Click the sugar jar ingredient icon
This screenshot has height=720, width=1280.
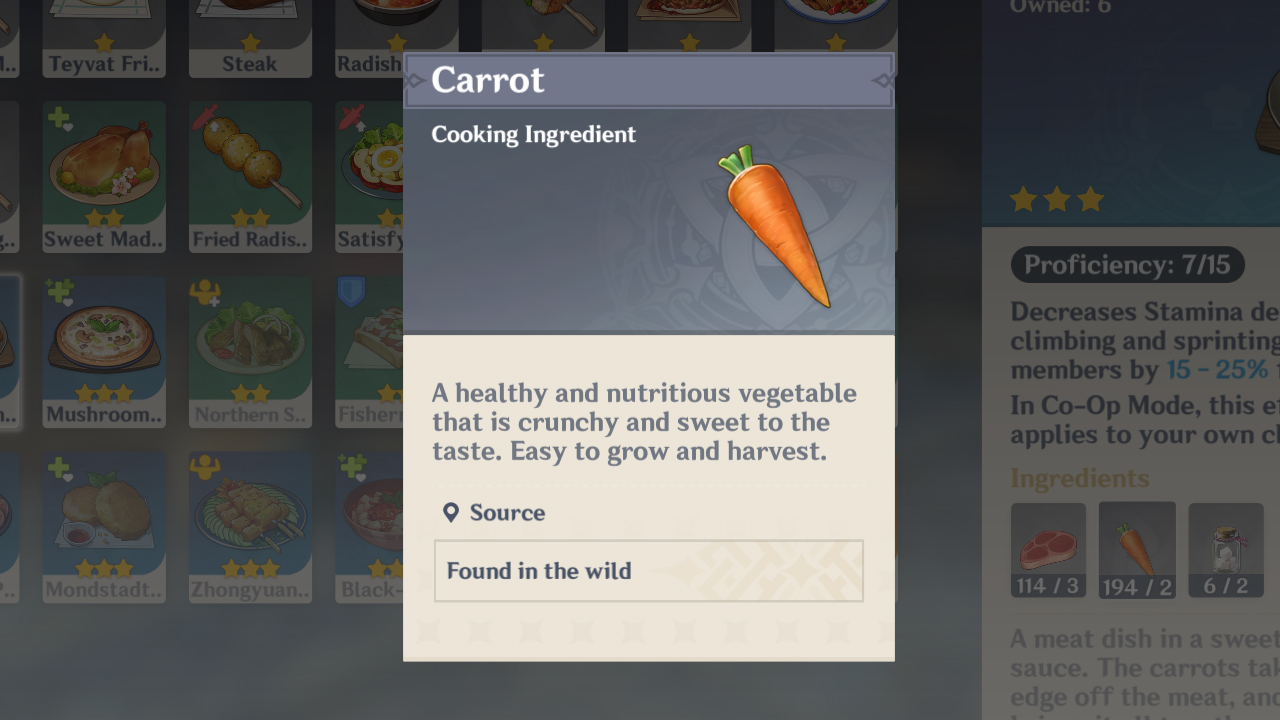(1226, 550)
